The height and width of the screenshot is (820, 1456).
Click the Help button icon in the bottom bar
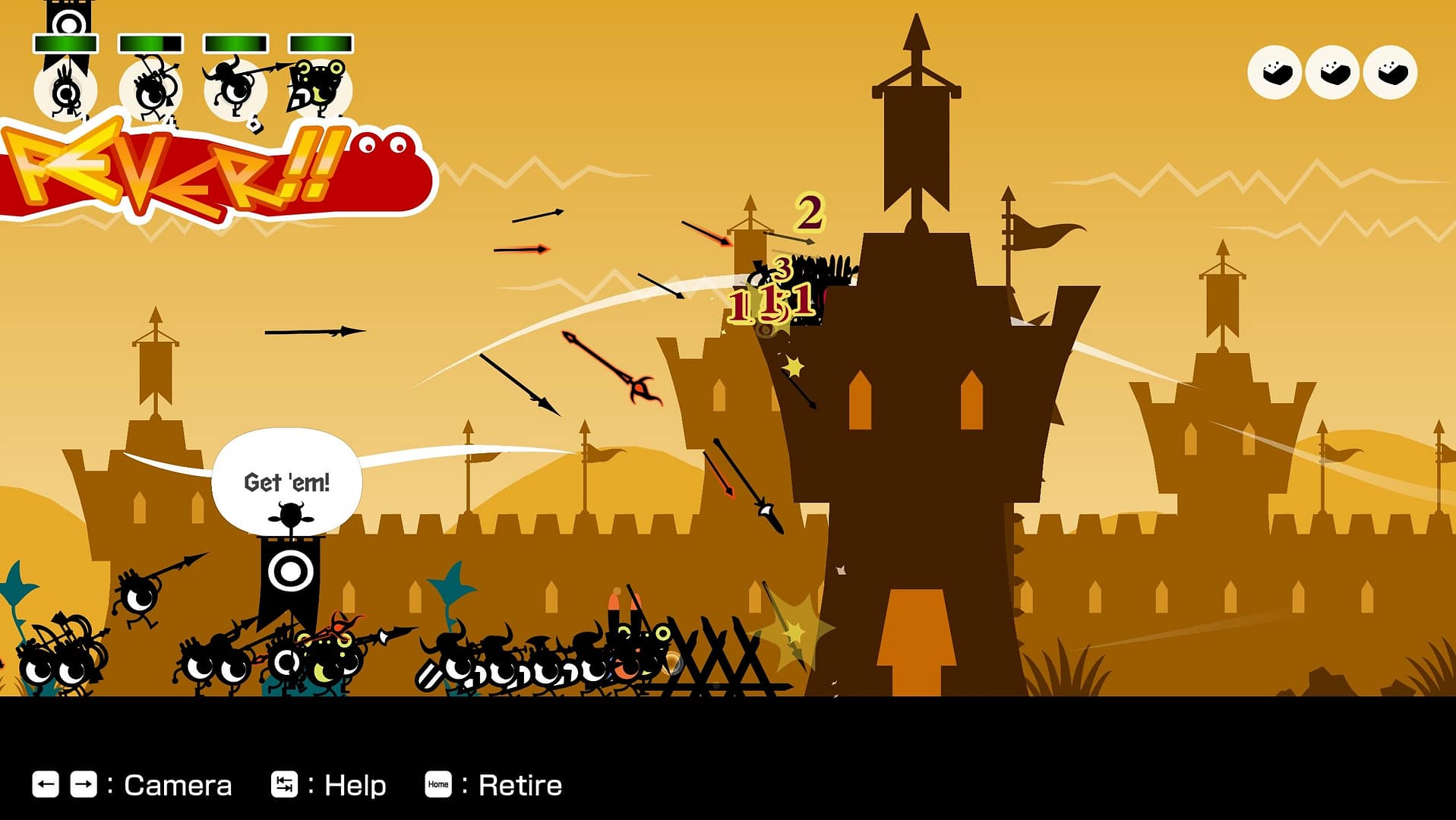[285, 784]
